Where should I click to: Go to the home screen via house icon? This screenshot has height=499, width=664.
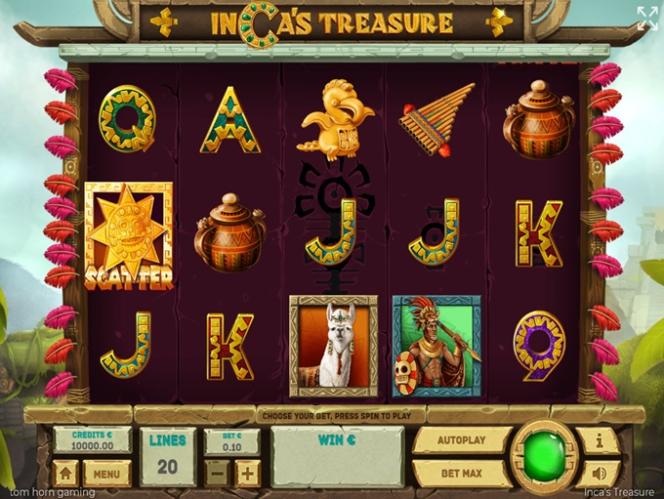click(66, 472)
